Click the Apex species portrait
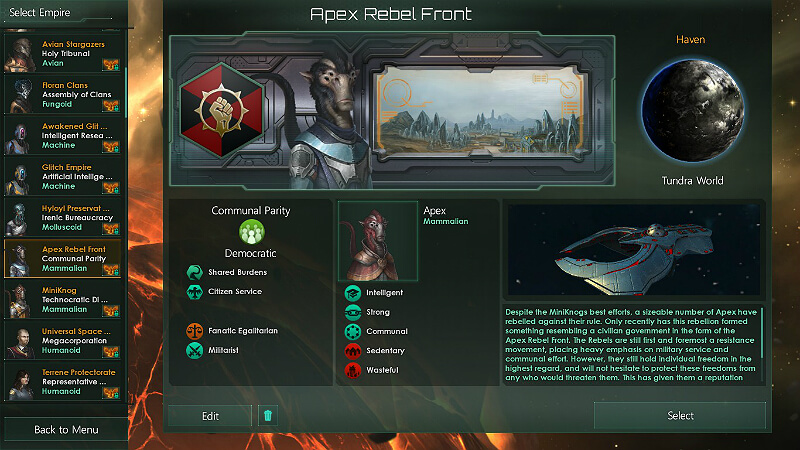This screenshot has width=800, height=450. click(x=377, y=240)
